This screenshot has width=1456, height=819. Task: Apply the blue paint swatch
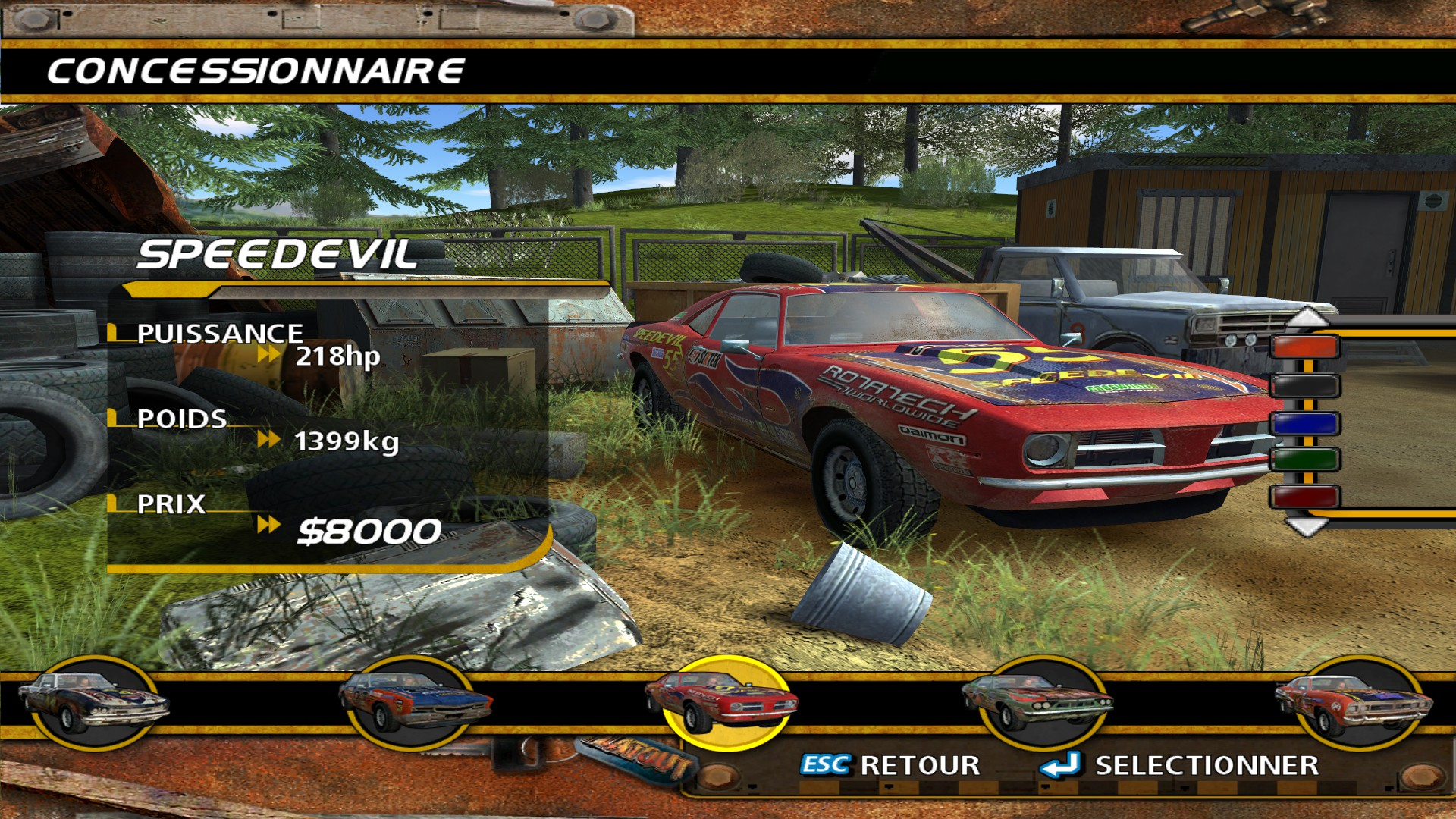1304,422
